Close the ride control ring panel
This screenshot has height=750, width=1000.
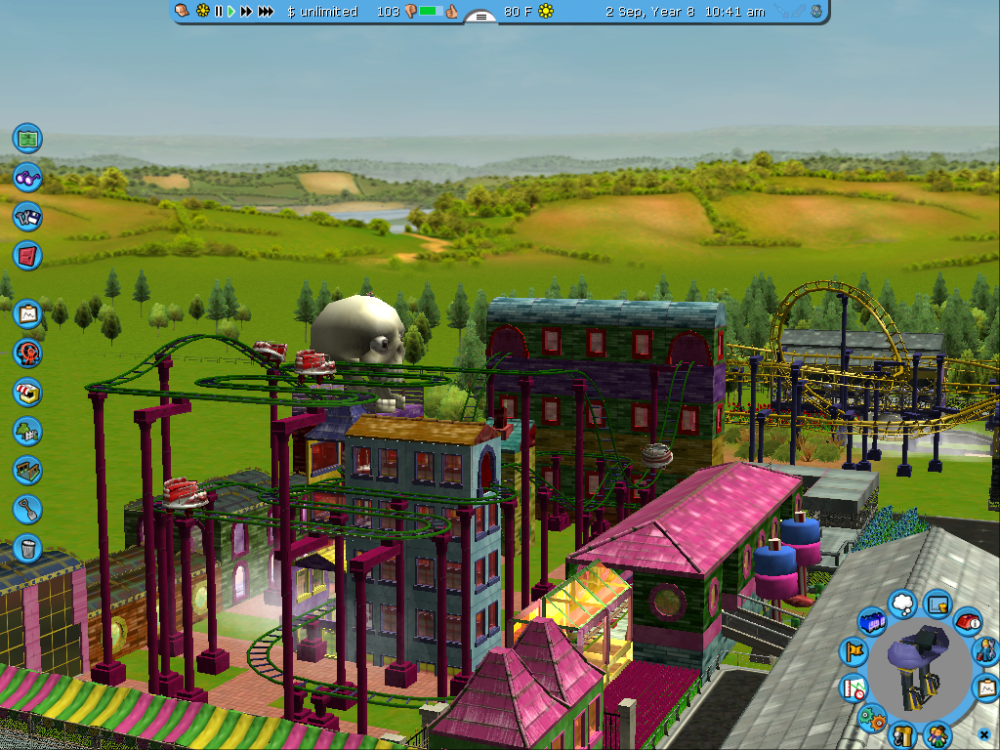click(984, 735)
